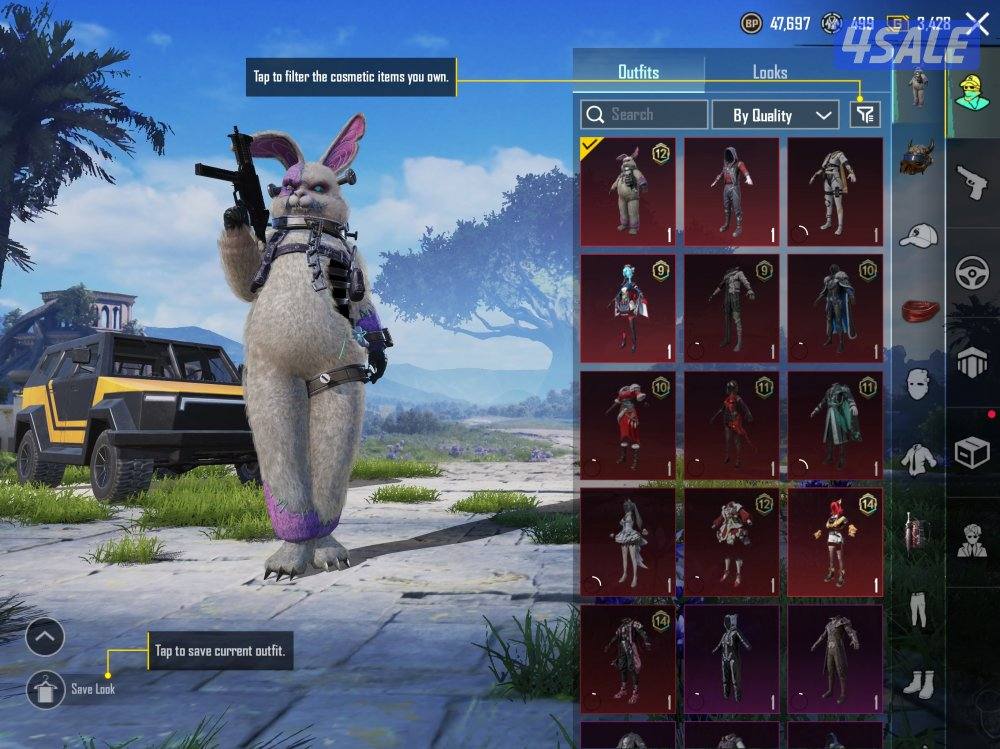Close the wardrobe with the X
Image resolution: width=1000 pixels, height=749 pixels.
976,24
